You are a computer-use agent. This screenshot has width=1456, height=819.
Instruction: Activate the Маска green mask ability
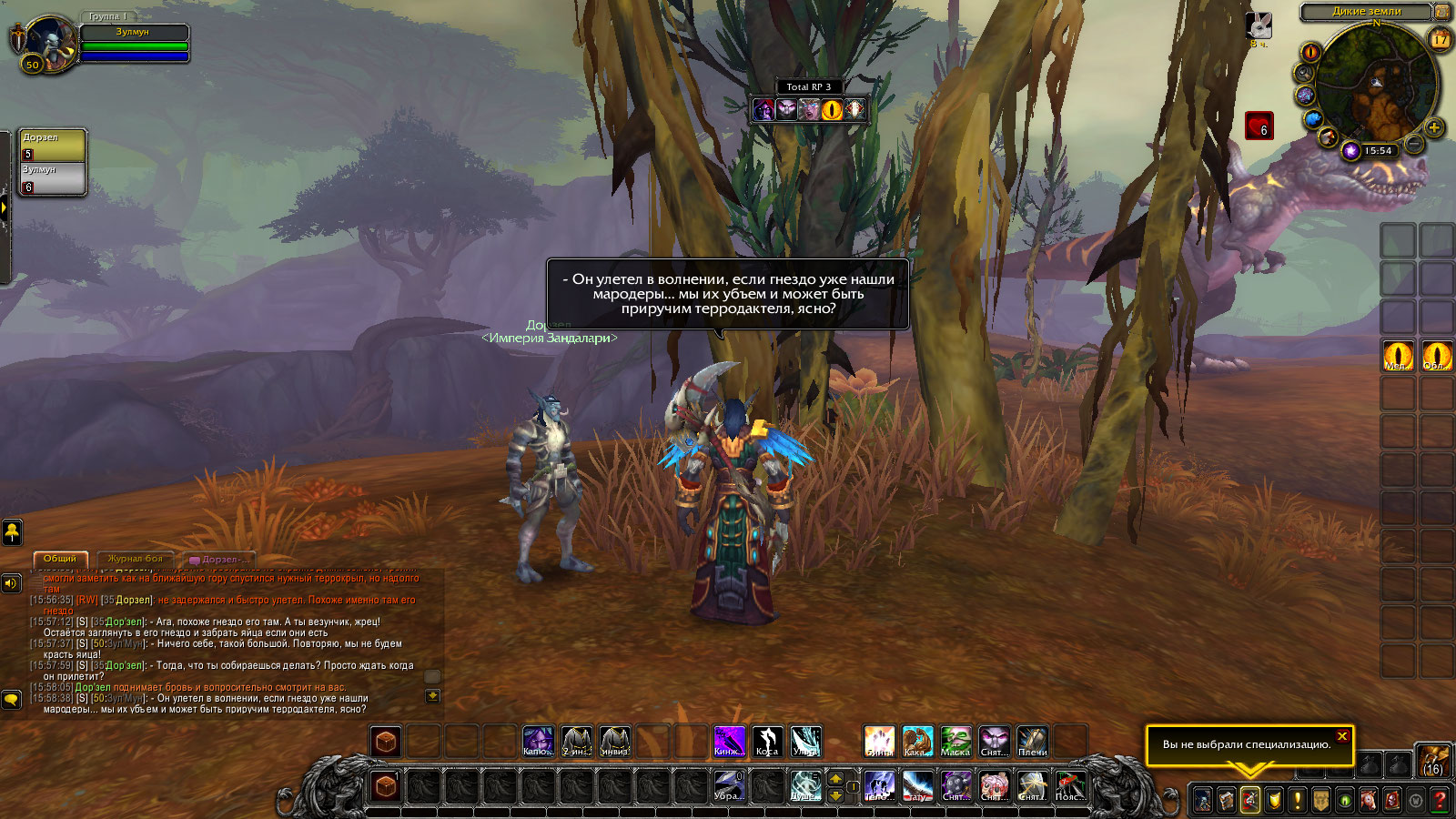coord(955,741)
